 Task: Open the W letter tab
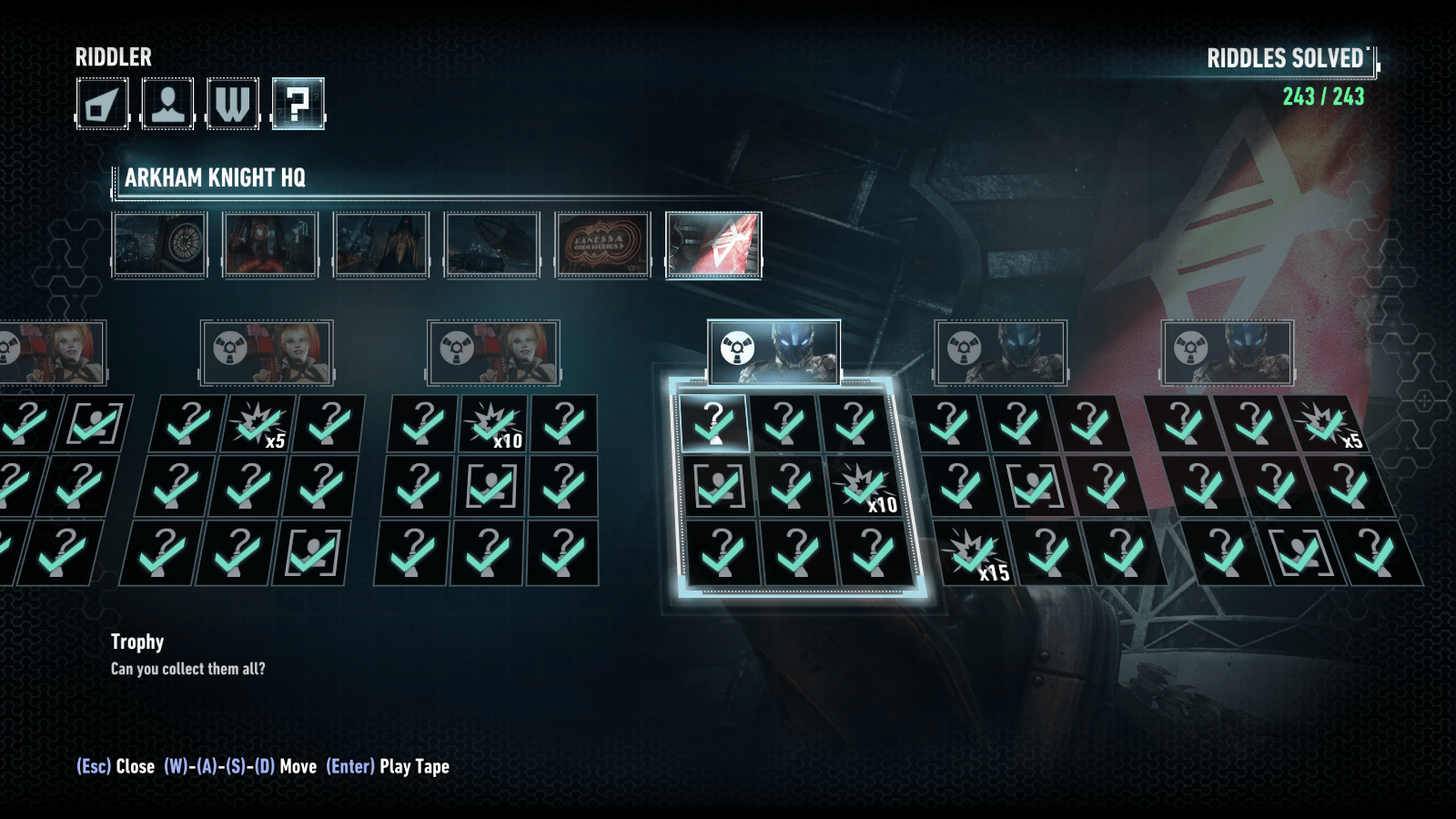(x=233, y=104)
